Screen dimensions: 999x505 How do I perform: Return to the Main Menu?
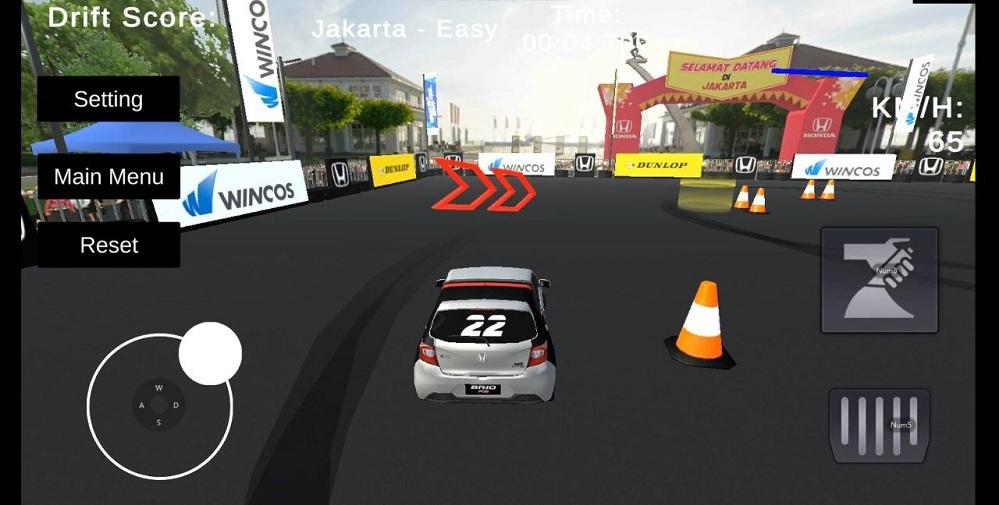[x=108, y=177]
